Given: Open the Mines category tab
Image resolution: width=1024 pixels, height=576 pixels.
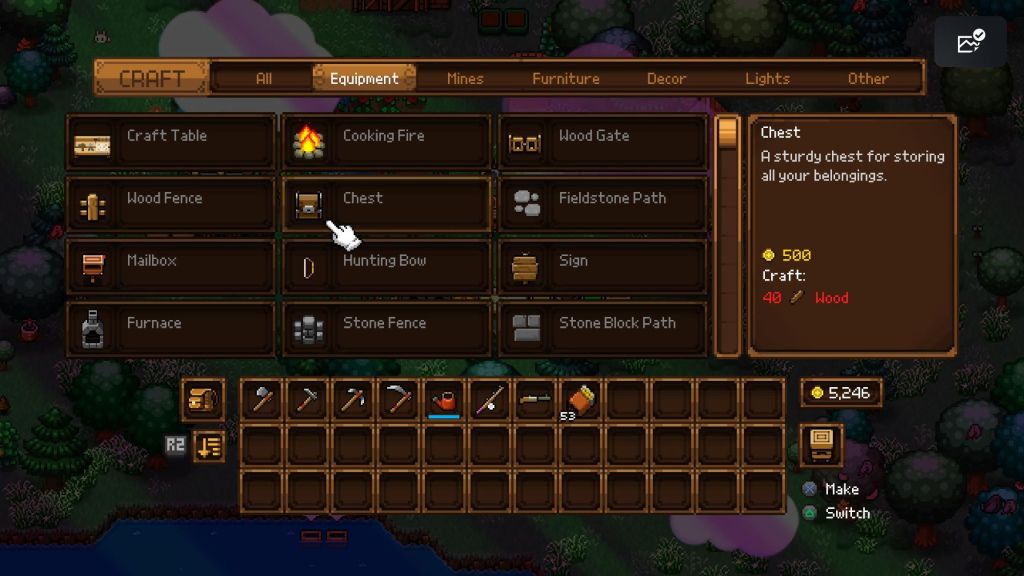Looking at the screenshot, I should (465, 78).
